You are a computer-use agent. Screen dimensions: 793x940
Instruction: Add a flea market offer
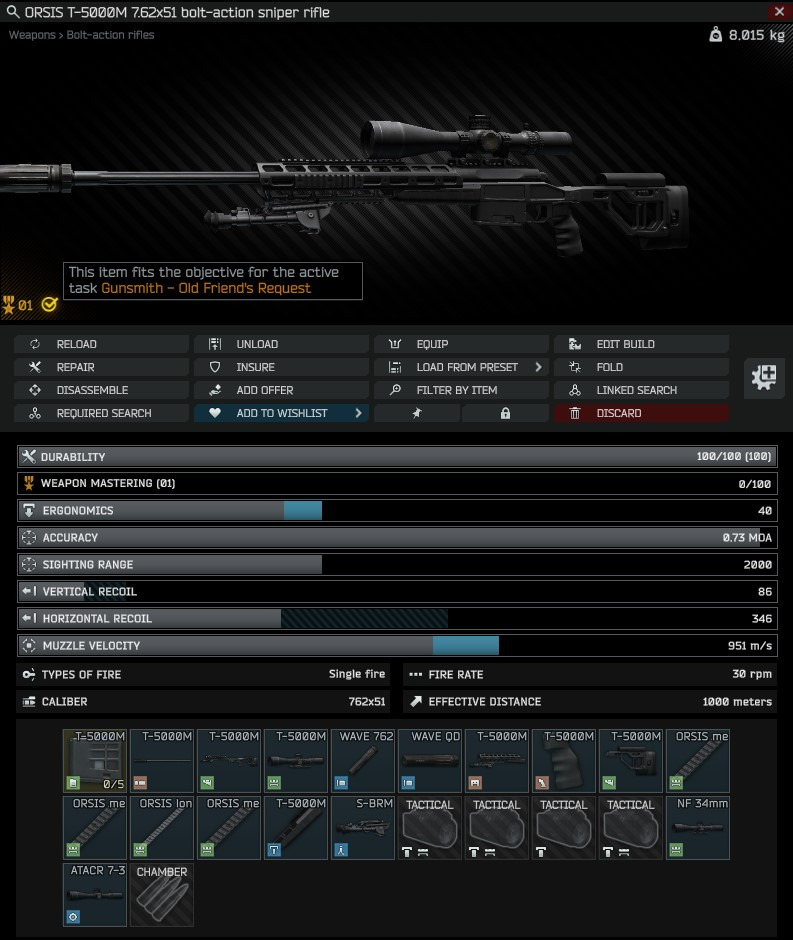coord(281,390)
